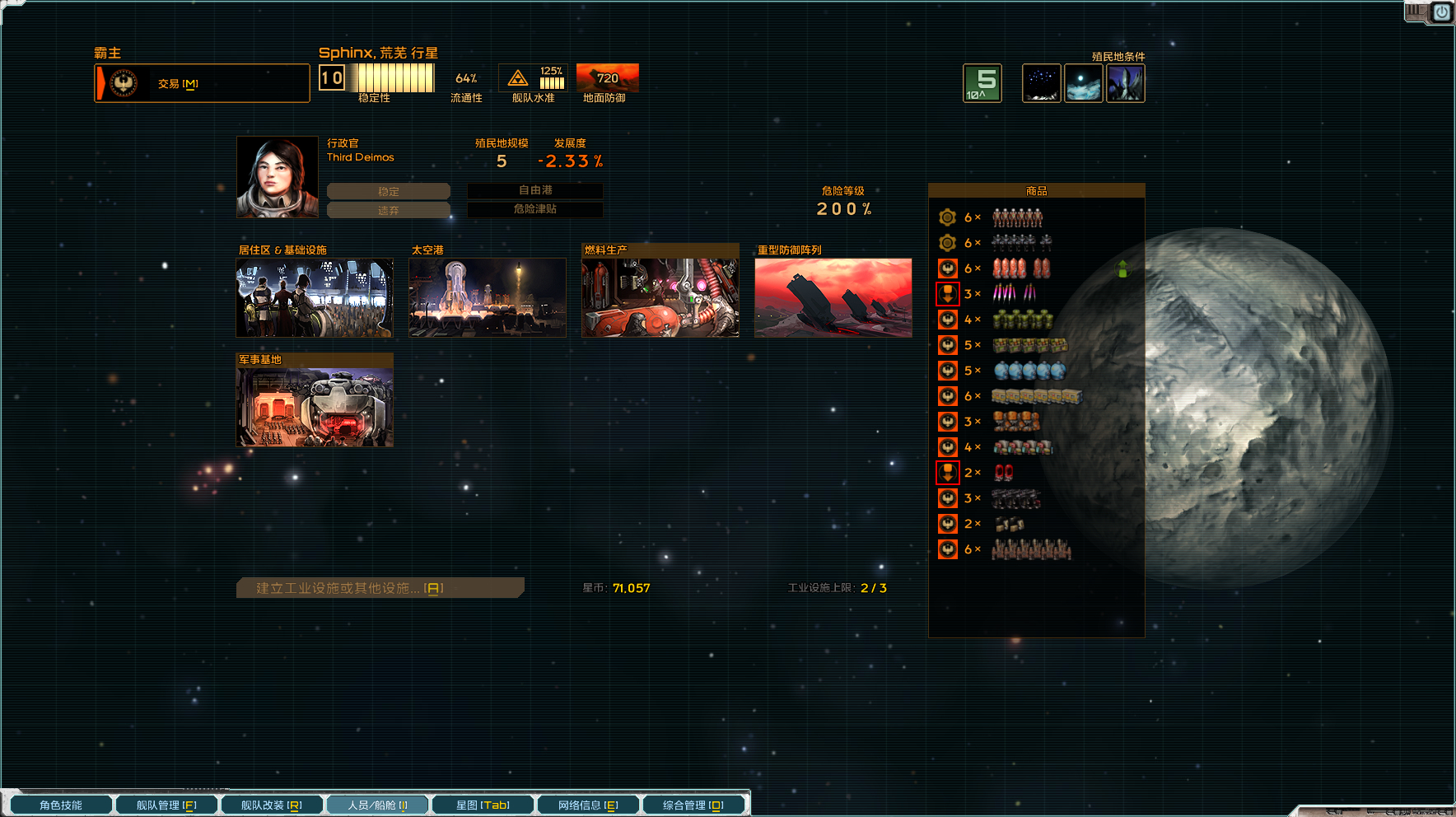Switch to 人员/船舱 cargo tab
This screenshot has height=817, width=1456.
[377, 805]
